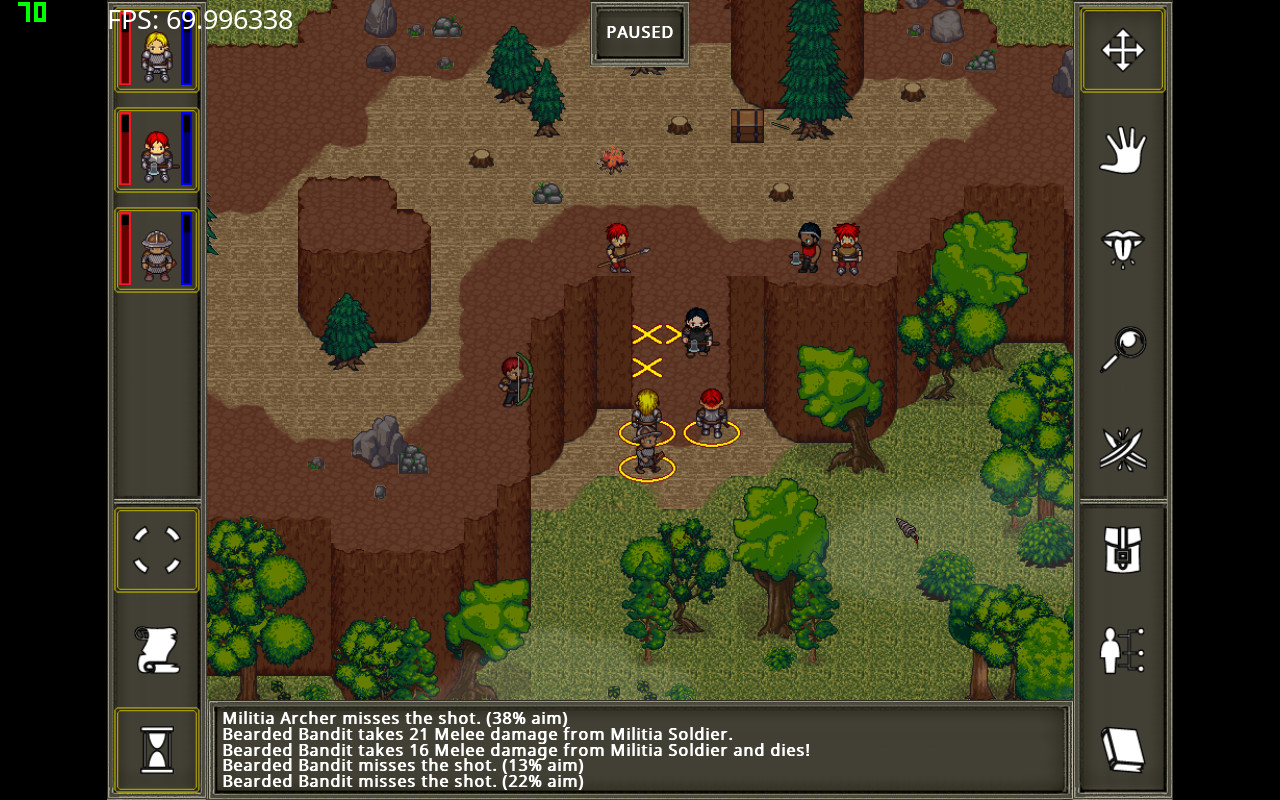
Task: Open the backpack inventory panel
Action: click(1122, 548)
